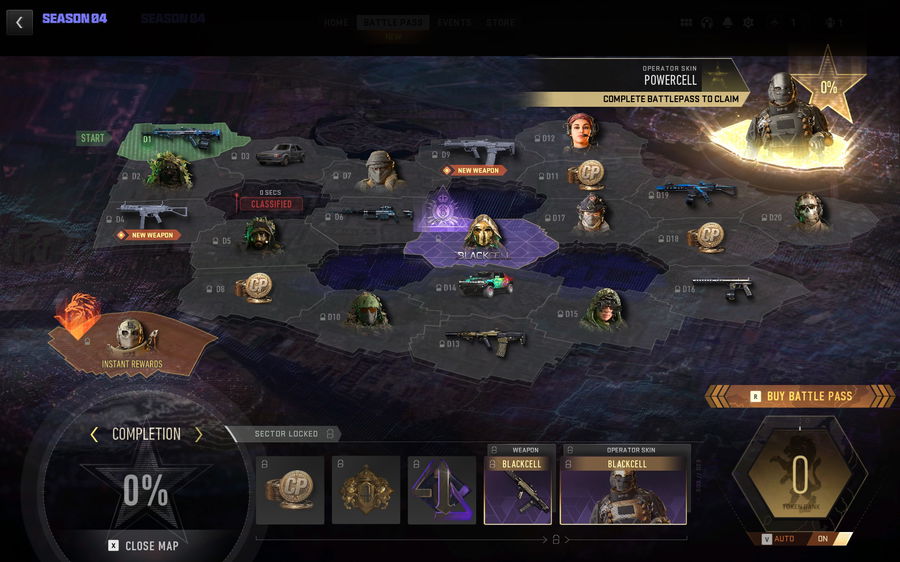
Task: Select the D14 sector with the vehicle skin
Action: pyautogui.click(x=484, y=285)
